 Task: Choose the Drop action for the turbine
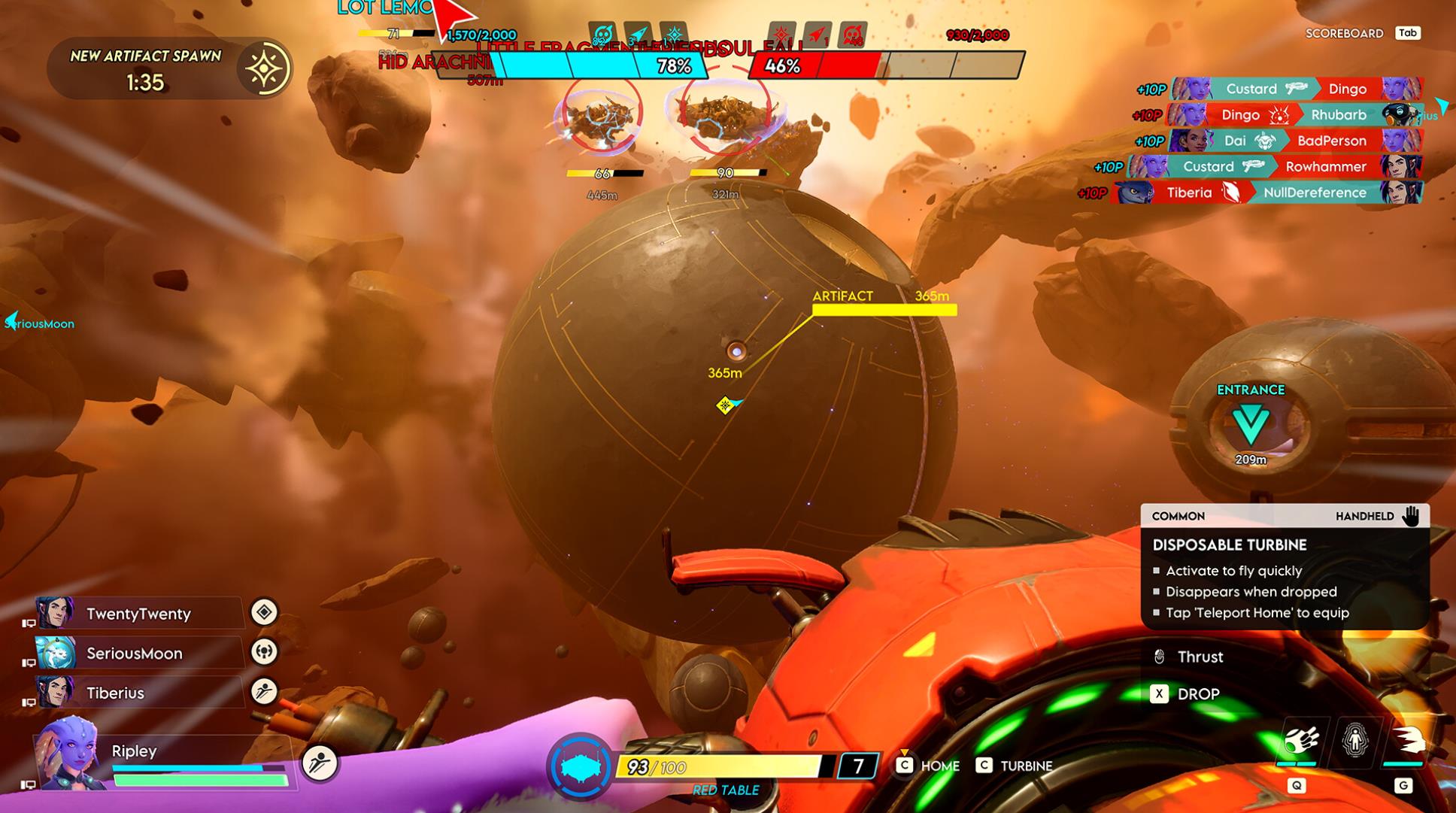1197,694
